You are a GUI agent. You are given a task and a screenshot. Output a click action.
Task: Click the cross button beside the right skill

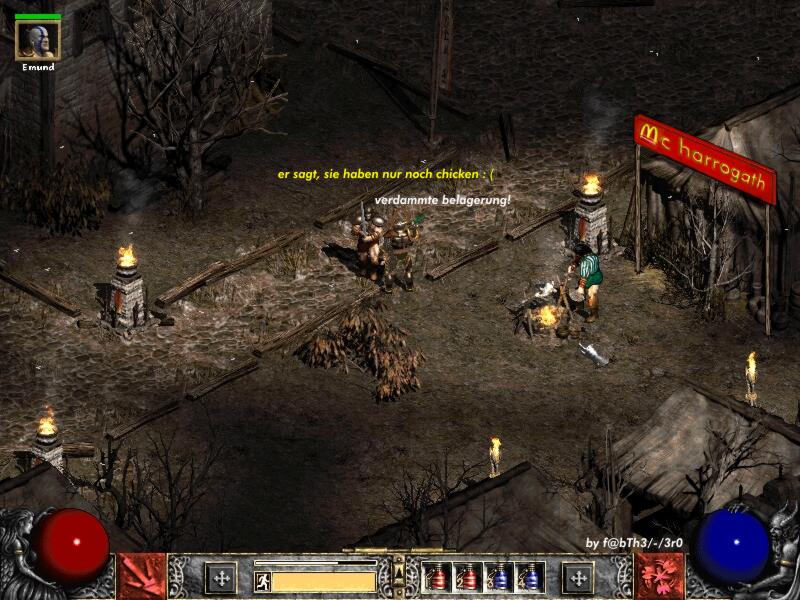578,577
